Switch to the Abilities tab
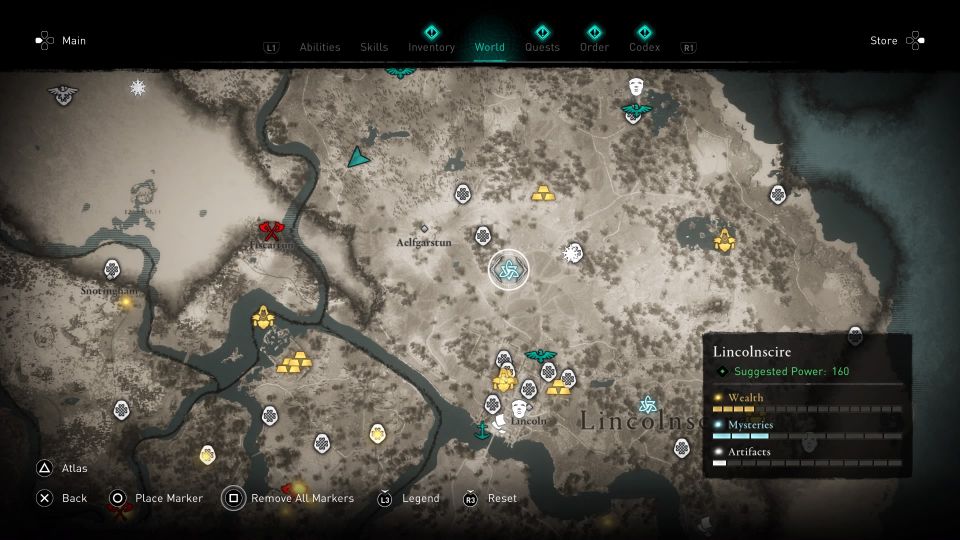Screen dimensions: 960x540 tap(320, 47)
